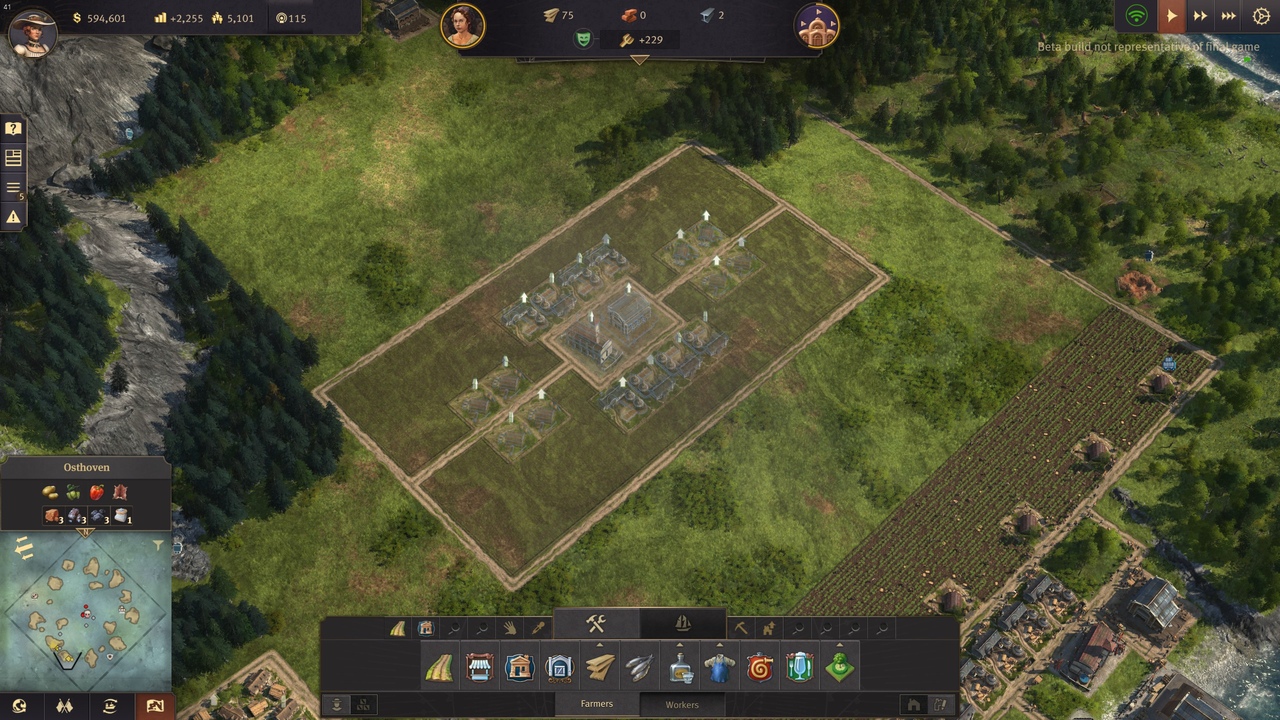Open the ship construction tab
This screenshot has height=720, width=1280.
point(684,622)
